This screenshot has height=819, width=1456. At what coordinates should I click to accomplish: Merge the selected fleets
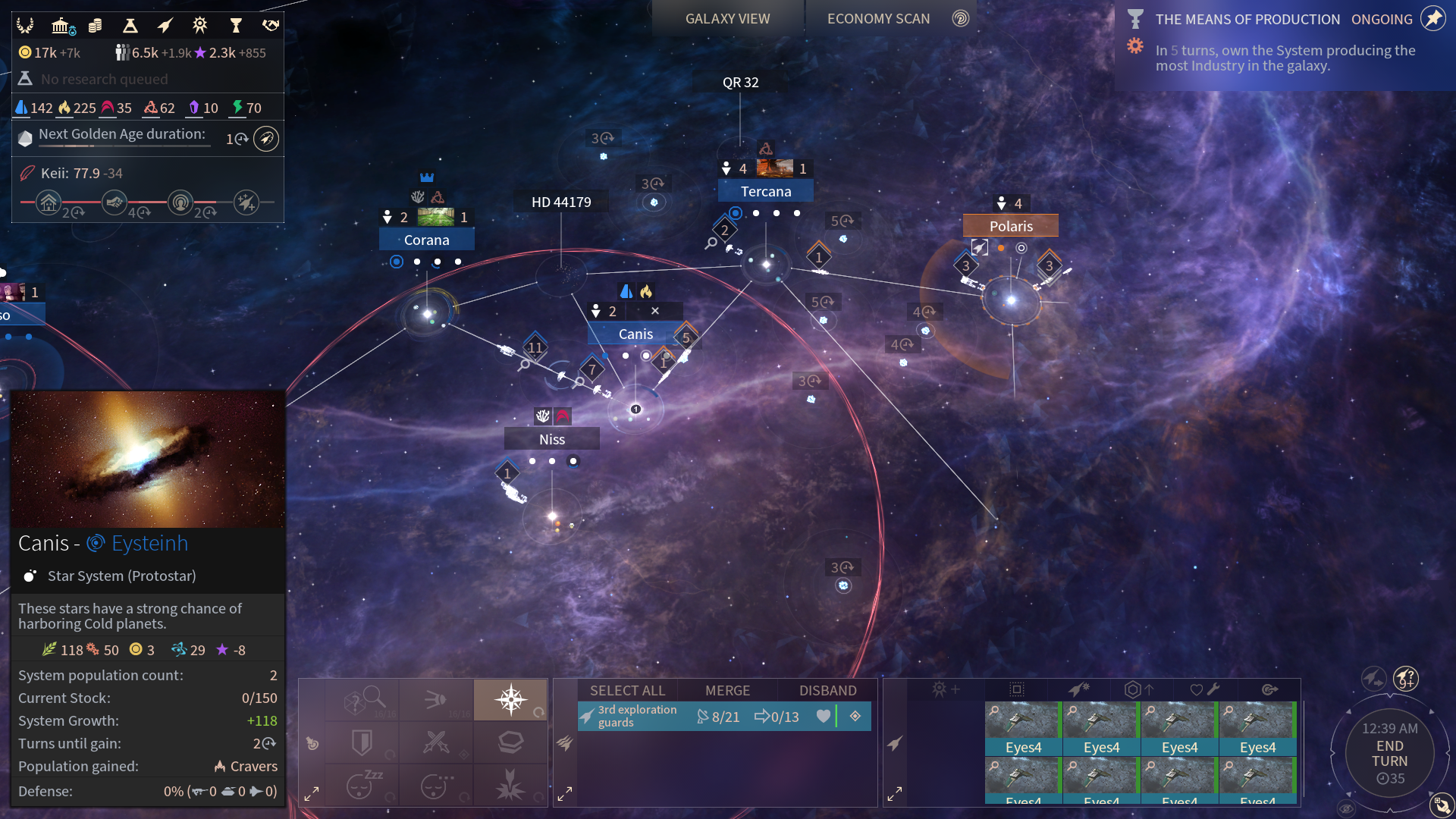pyautogui.click(x=727, y=690)
